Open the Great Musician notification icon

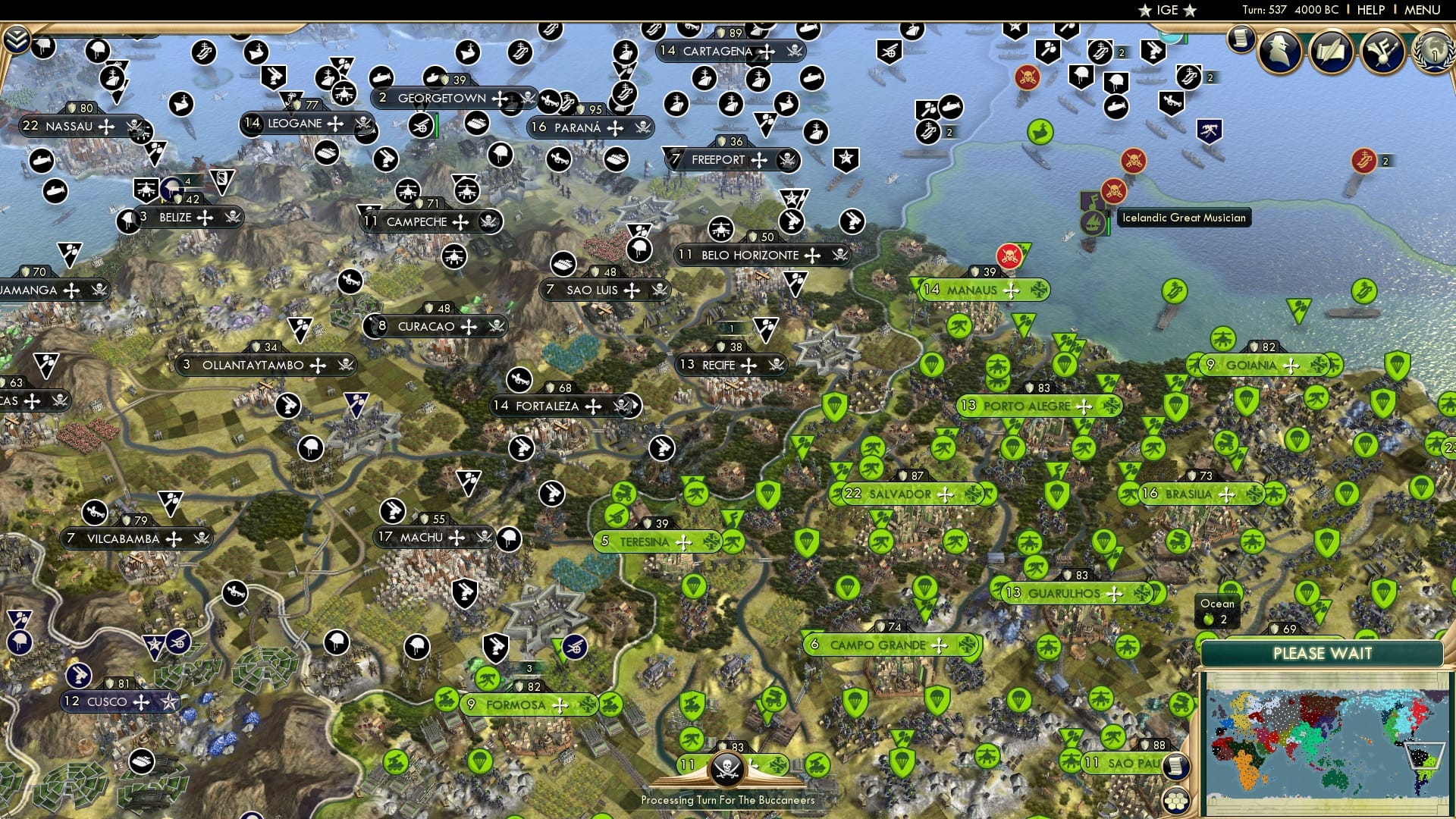point(1383,53)
